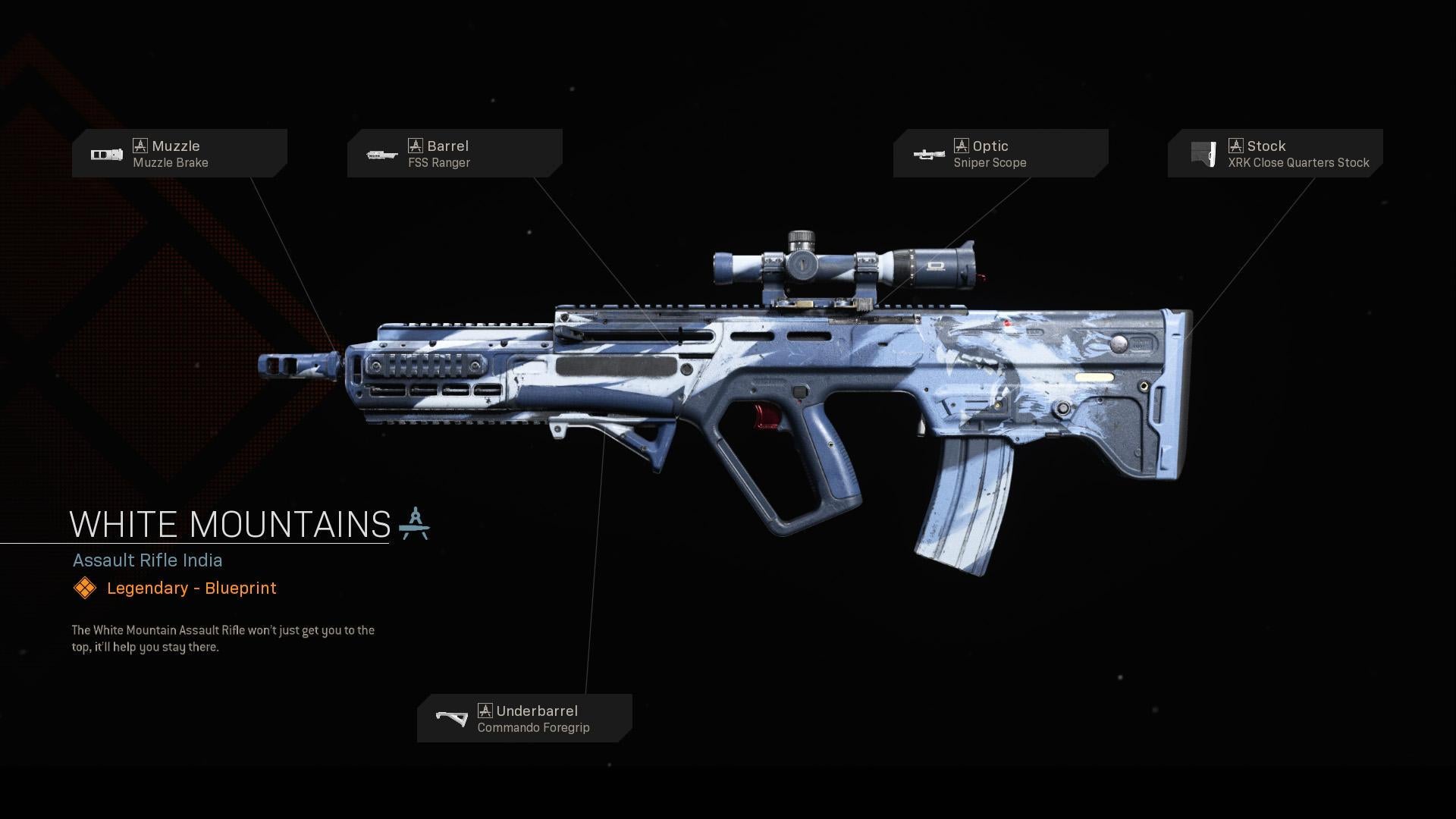This screenshot has width=1456, height=819.
Task: Open the FSS Ranger barrel slot
Action: (x=454, y=153)
